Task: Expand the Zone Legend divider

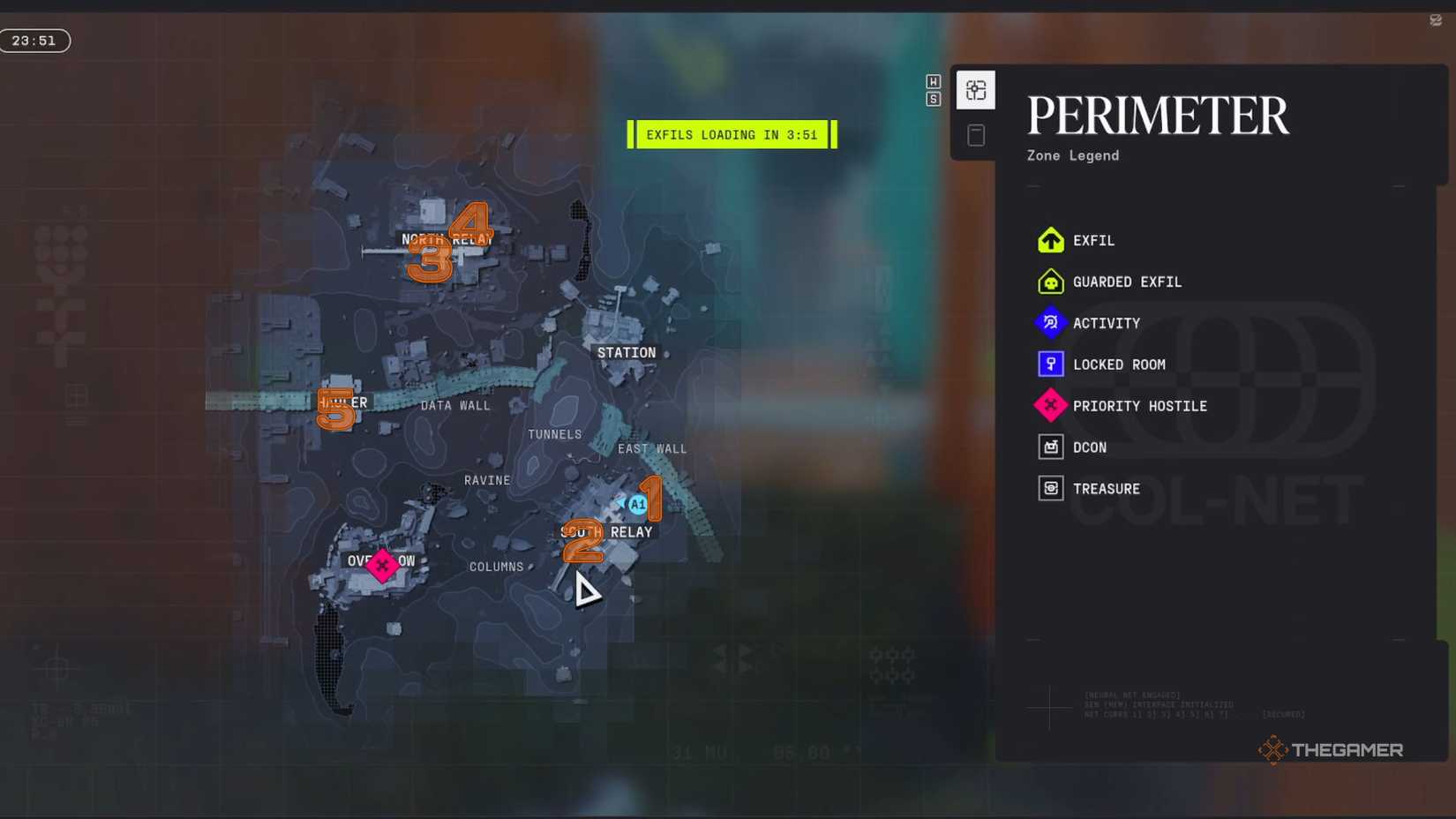Action: coord(1032,185)
